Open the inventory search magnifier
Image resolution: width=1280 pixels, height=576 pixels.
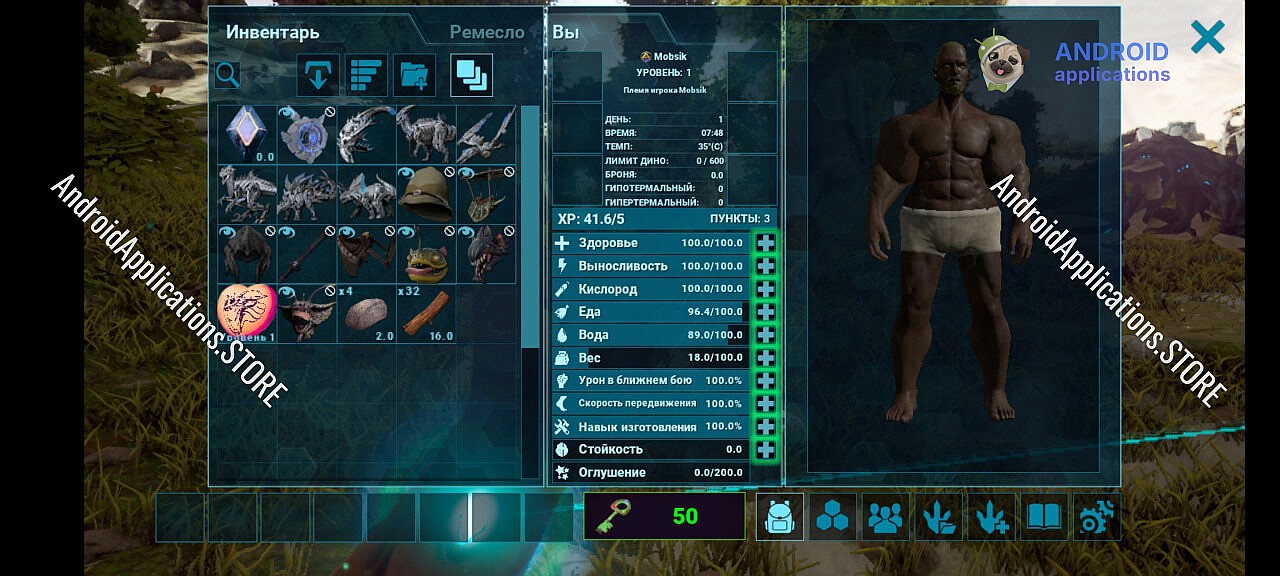(228, 75)
